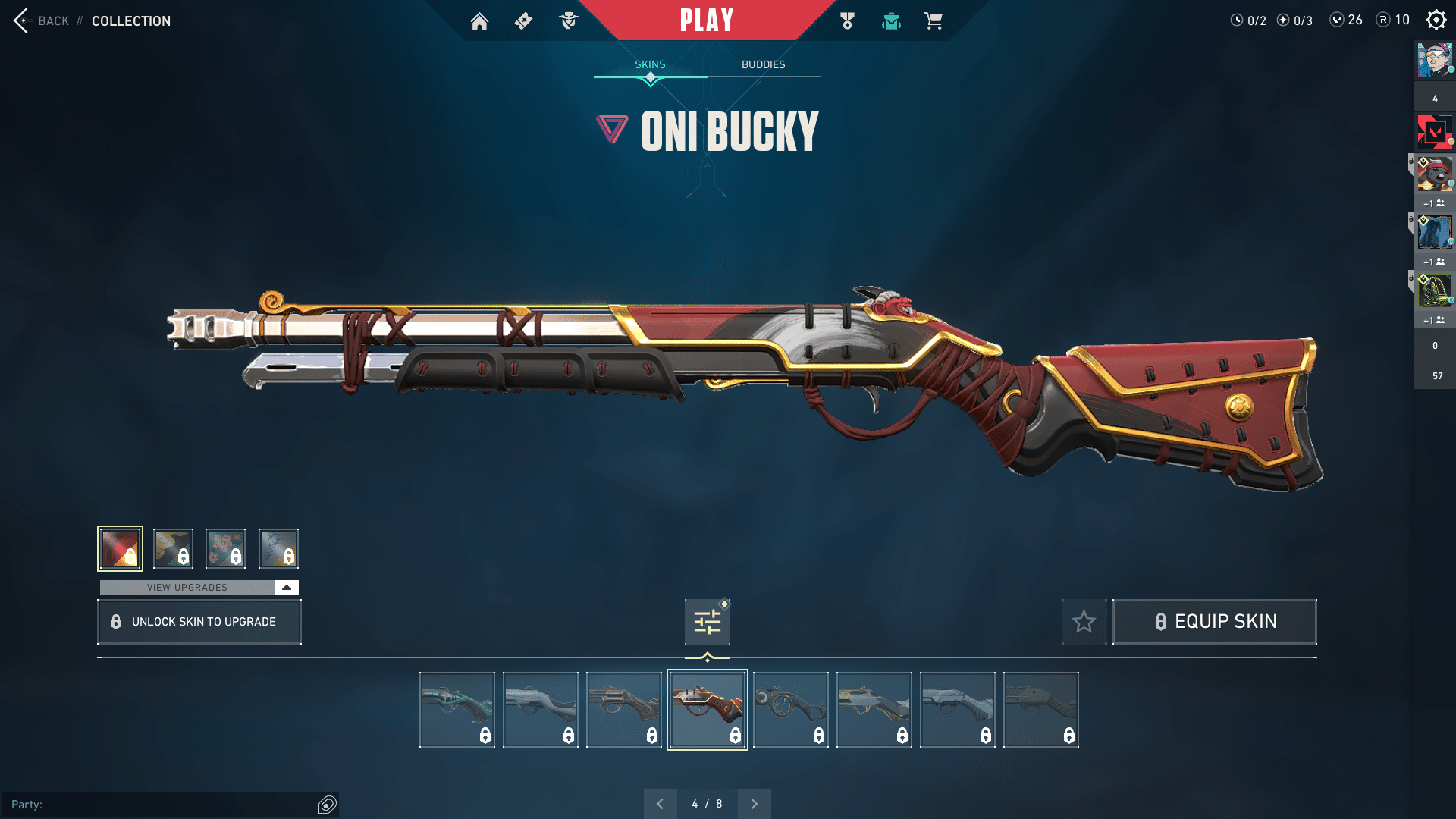Advance to page 5 with right chevron
The width and height of the screenshot is (1456, 819).
pyautogui.click(x=754, y=803)
